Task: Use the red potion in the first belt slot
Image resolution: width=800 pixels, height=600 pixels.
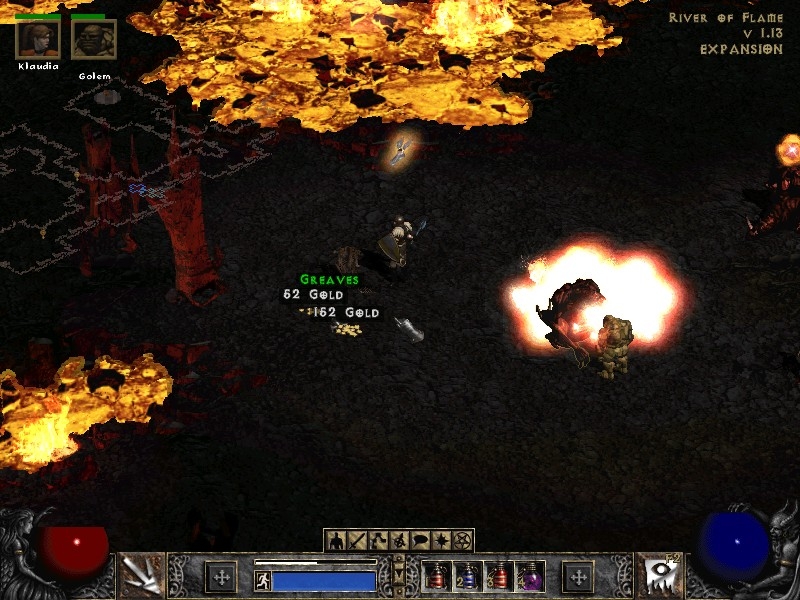Action: [x=436, y=577]
